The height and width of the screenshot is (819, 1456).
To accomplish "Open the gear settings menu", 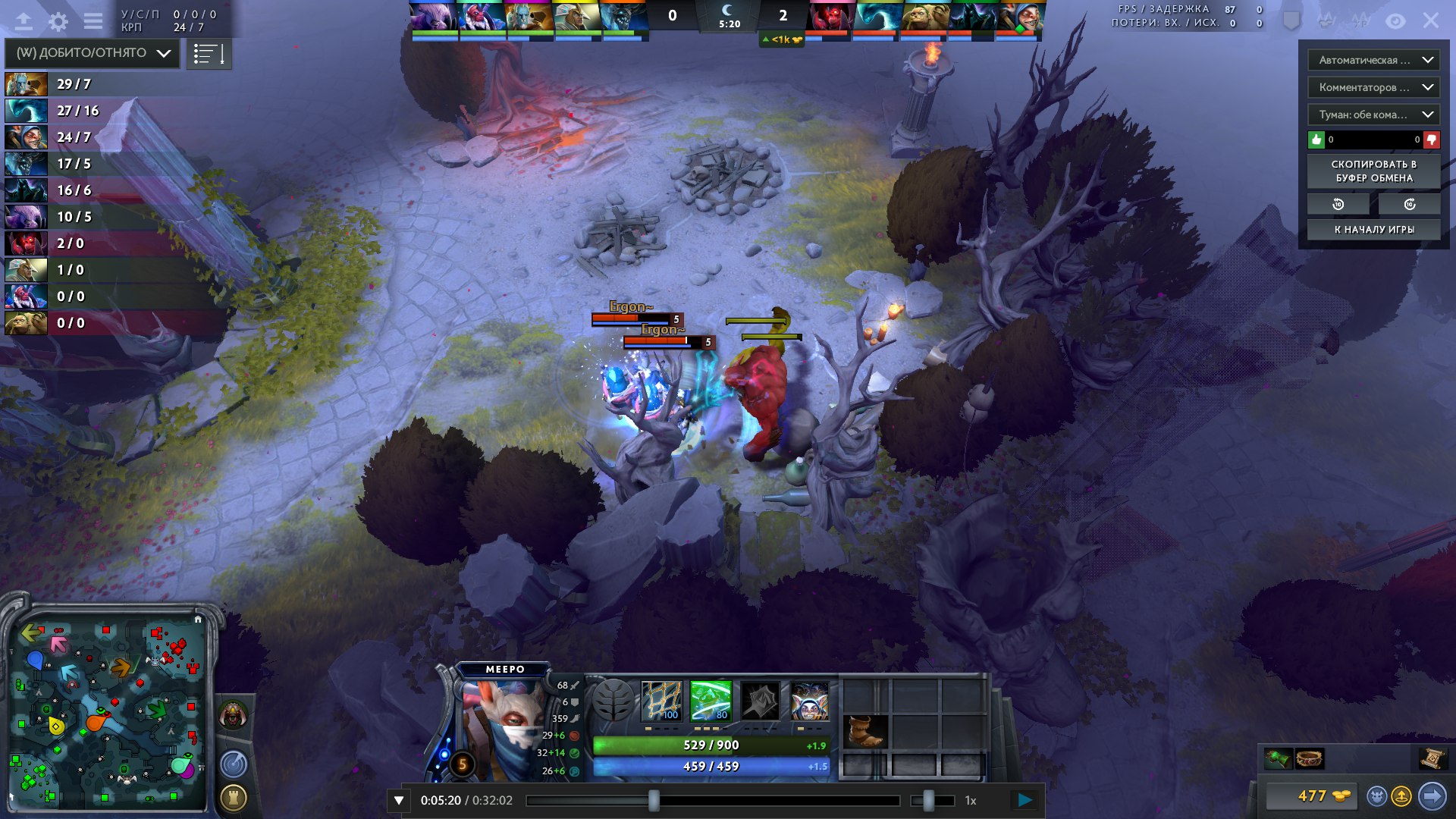I will 58,21.
